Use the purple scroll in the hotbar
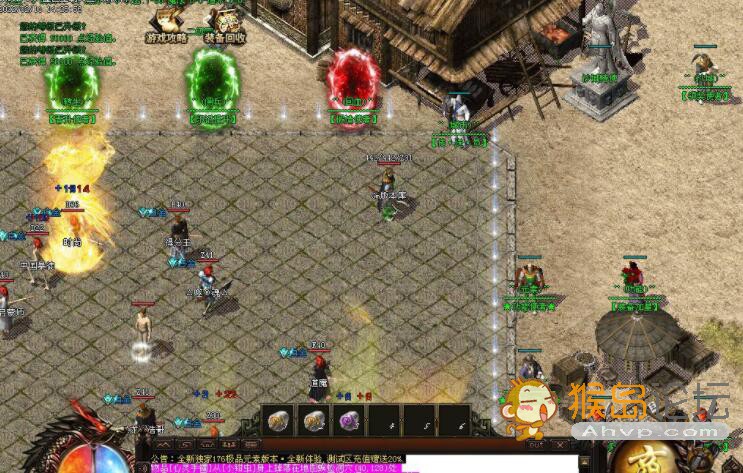 point(349,420)
